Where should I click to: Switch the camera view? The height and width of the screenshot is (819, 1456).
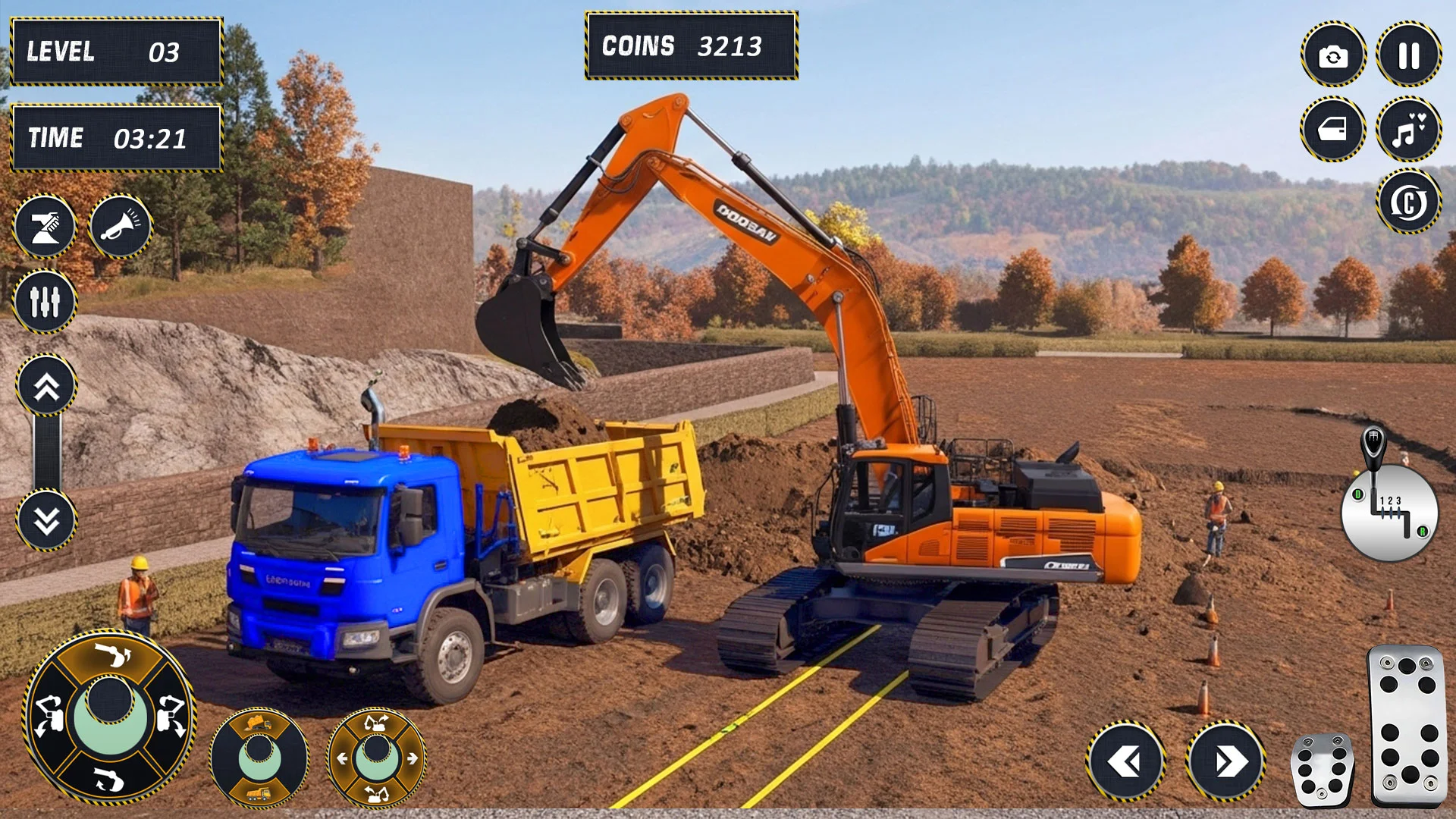[1333, 55]
